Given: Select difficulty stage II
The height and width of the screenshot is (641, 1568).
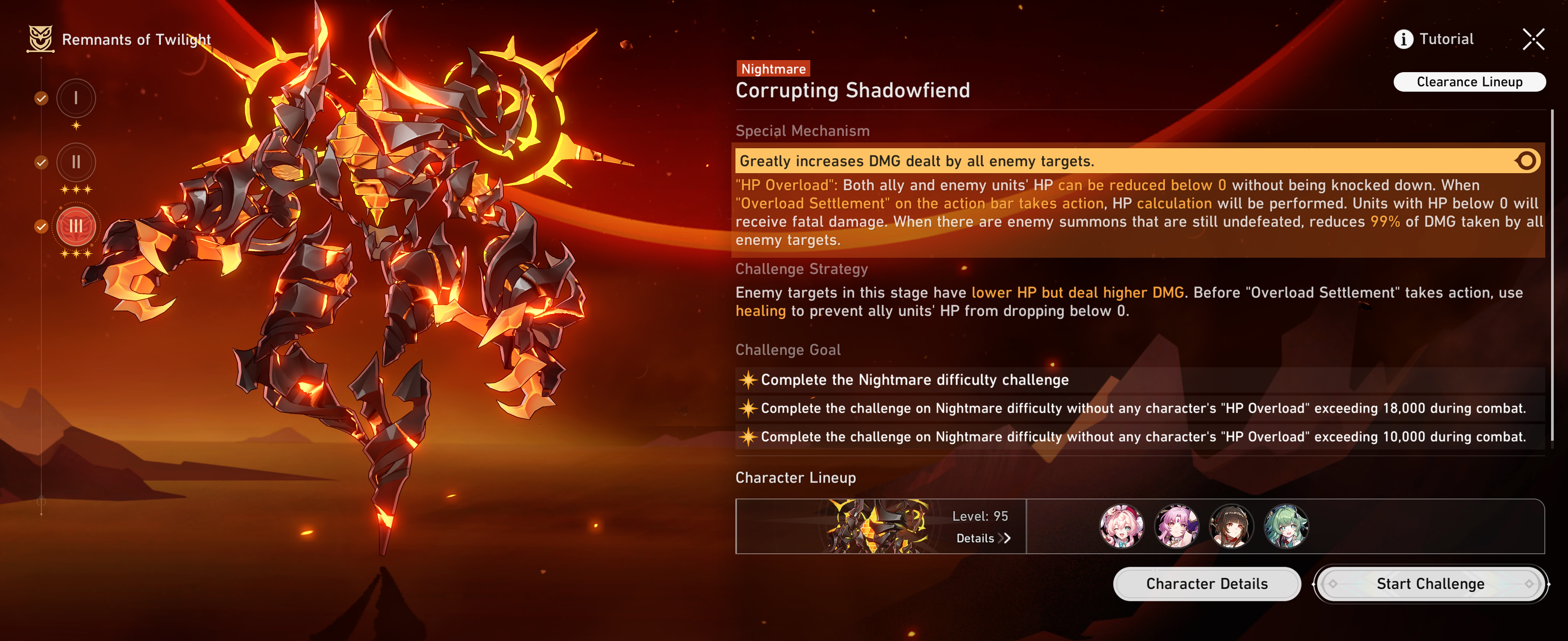Looking at the screenshot, I should click(x=76, y=162).
